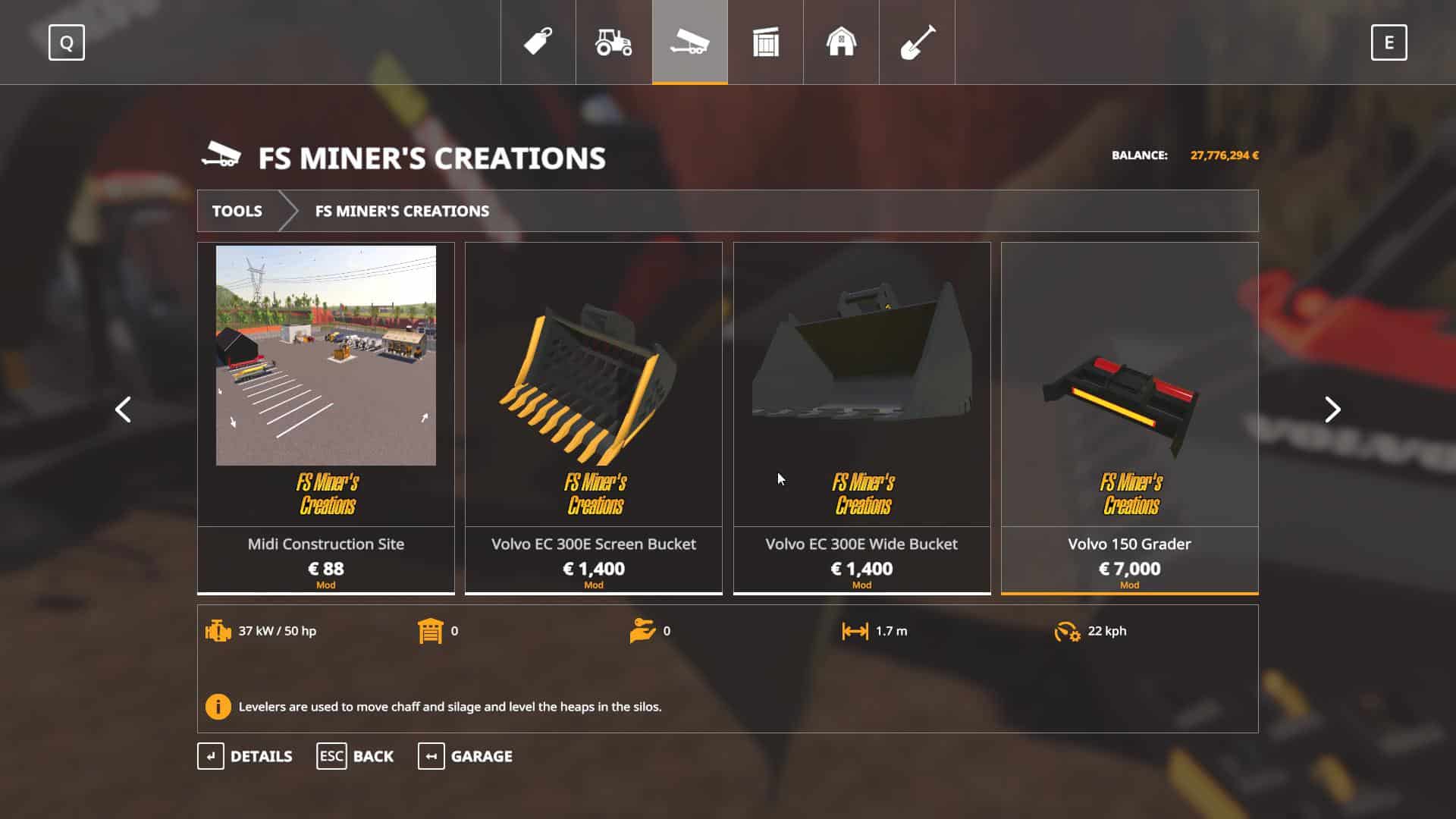The image size is (1456, 819).
Task: Switch to the barn placeables tab
Action: [x=841, y=42]
